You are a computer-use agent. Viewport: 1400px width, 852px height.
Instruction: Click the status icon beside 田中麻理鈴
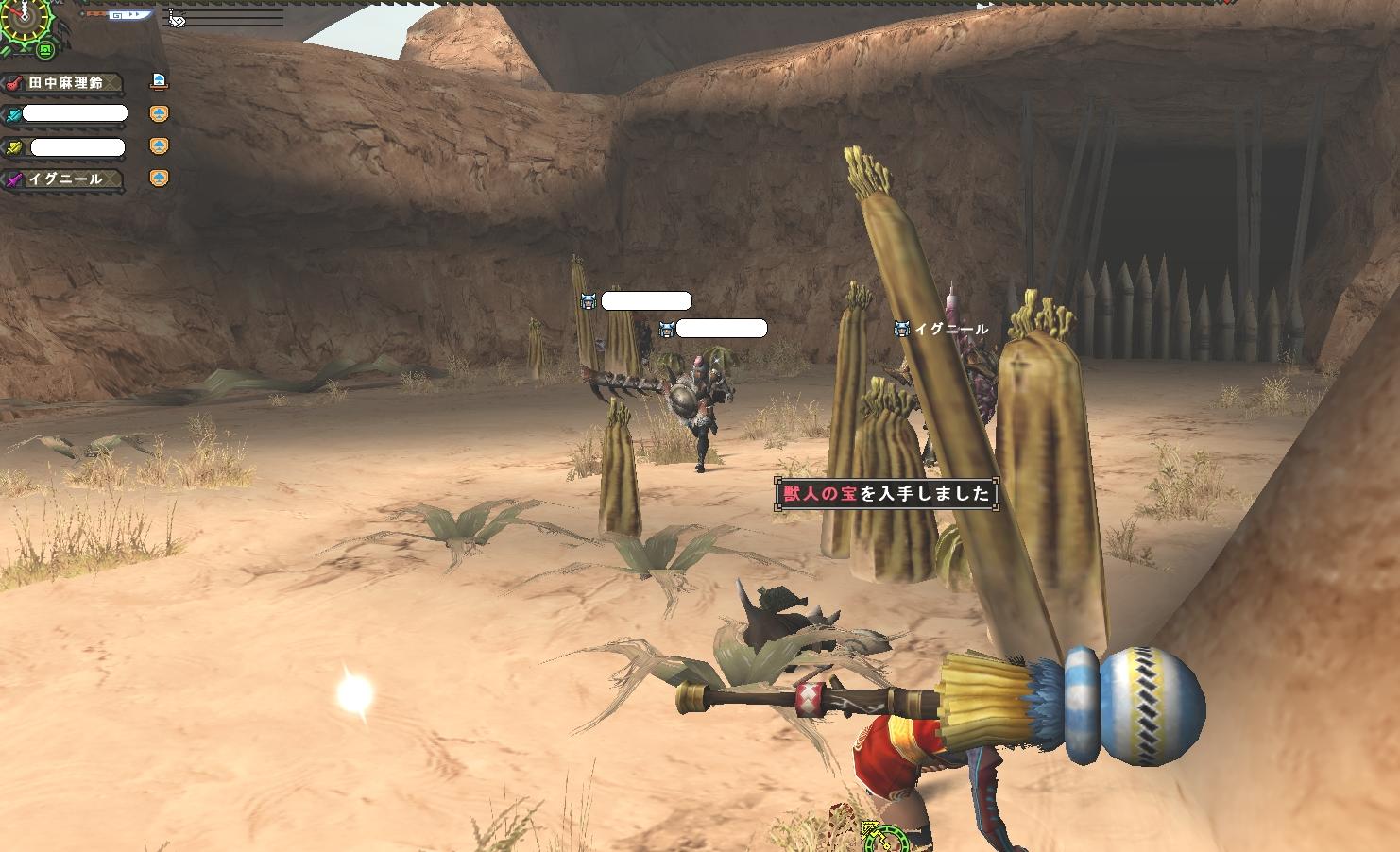coord(159,81)
